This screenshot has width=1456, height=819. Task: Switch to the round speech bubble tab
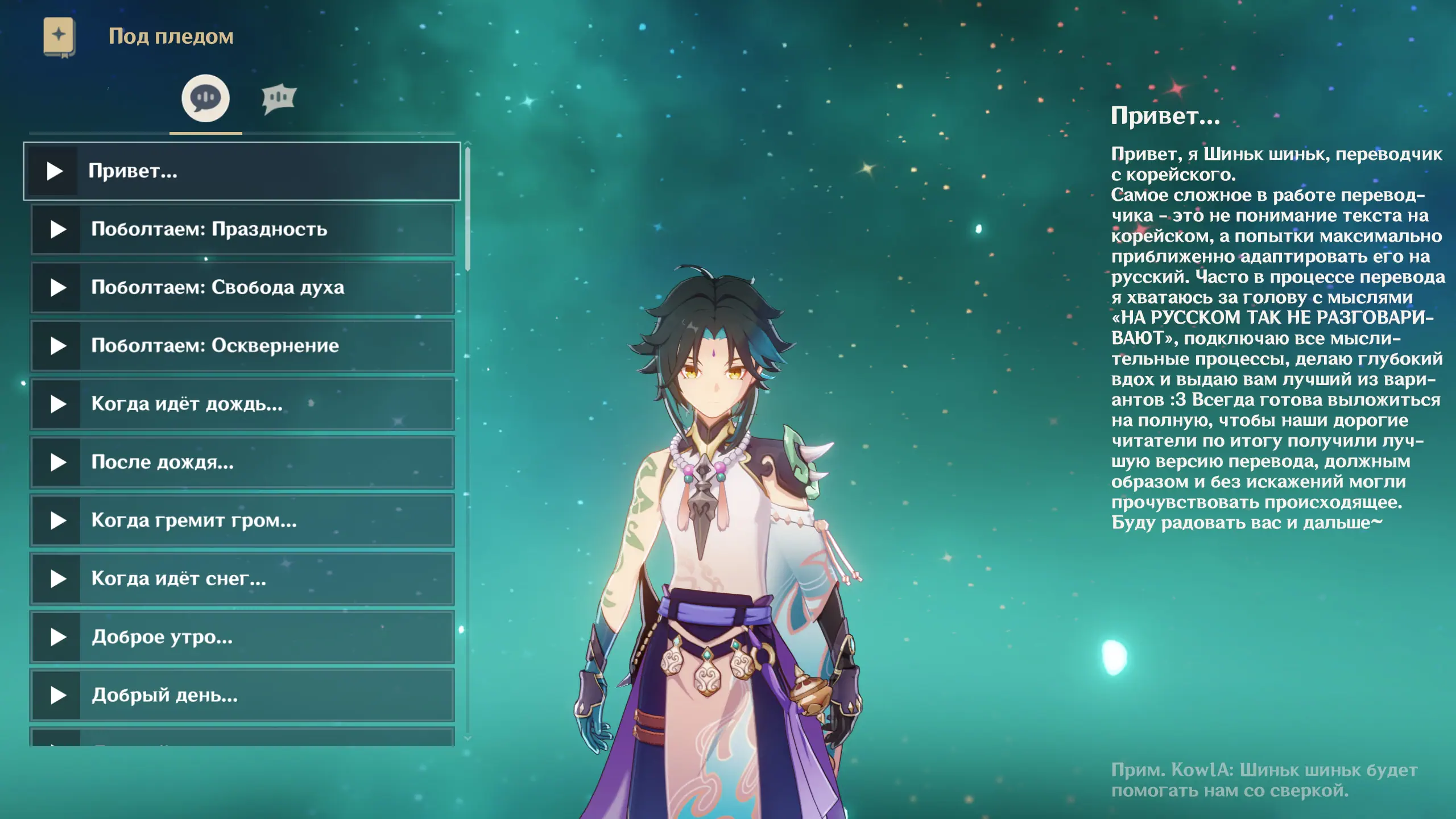[x=205, y=98]
